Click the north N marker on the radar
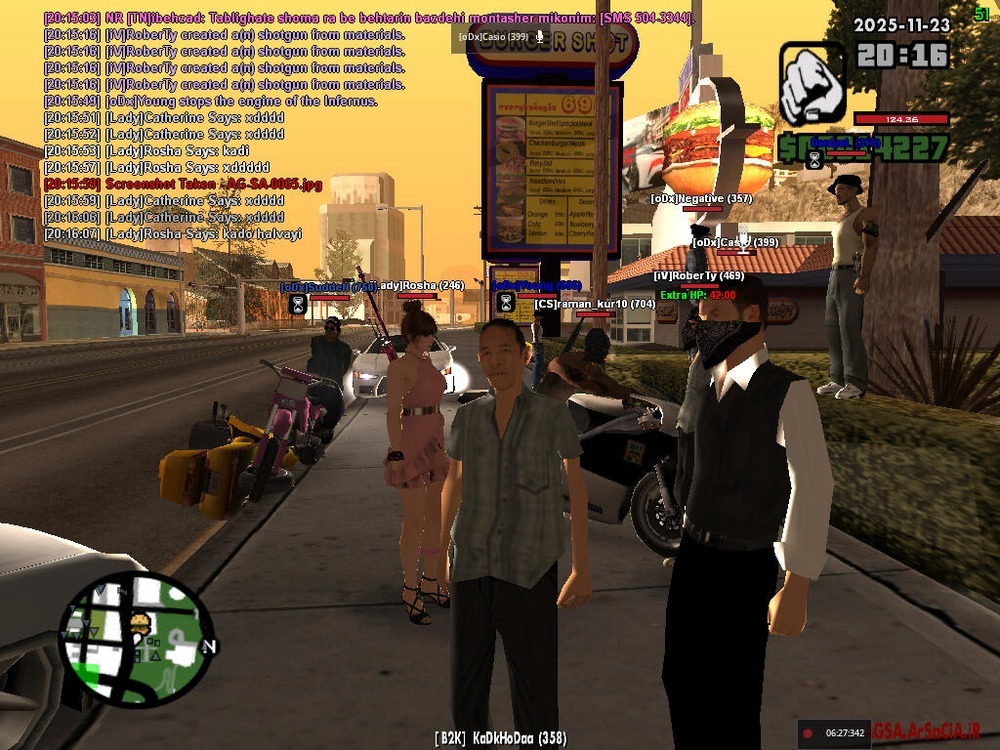1000x750 pixels. pos(209,647)
